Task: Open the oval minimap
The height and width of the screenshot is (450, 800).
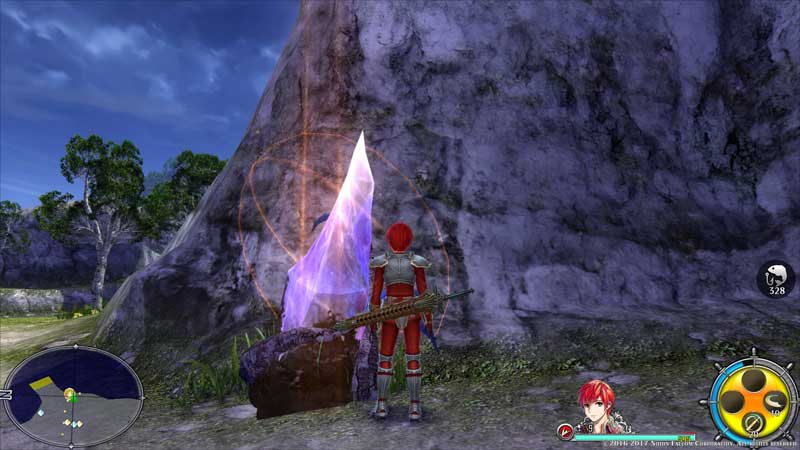Action: (72, 397)
